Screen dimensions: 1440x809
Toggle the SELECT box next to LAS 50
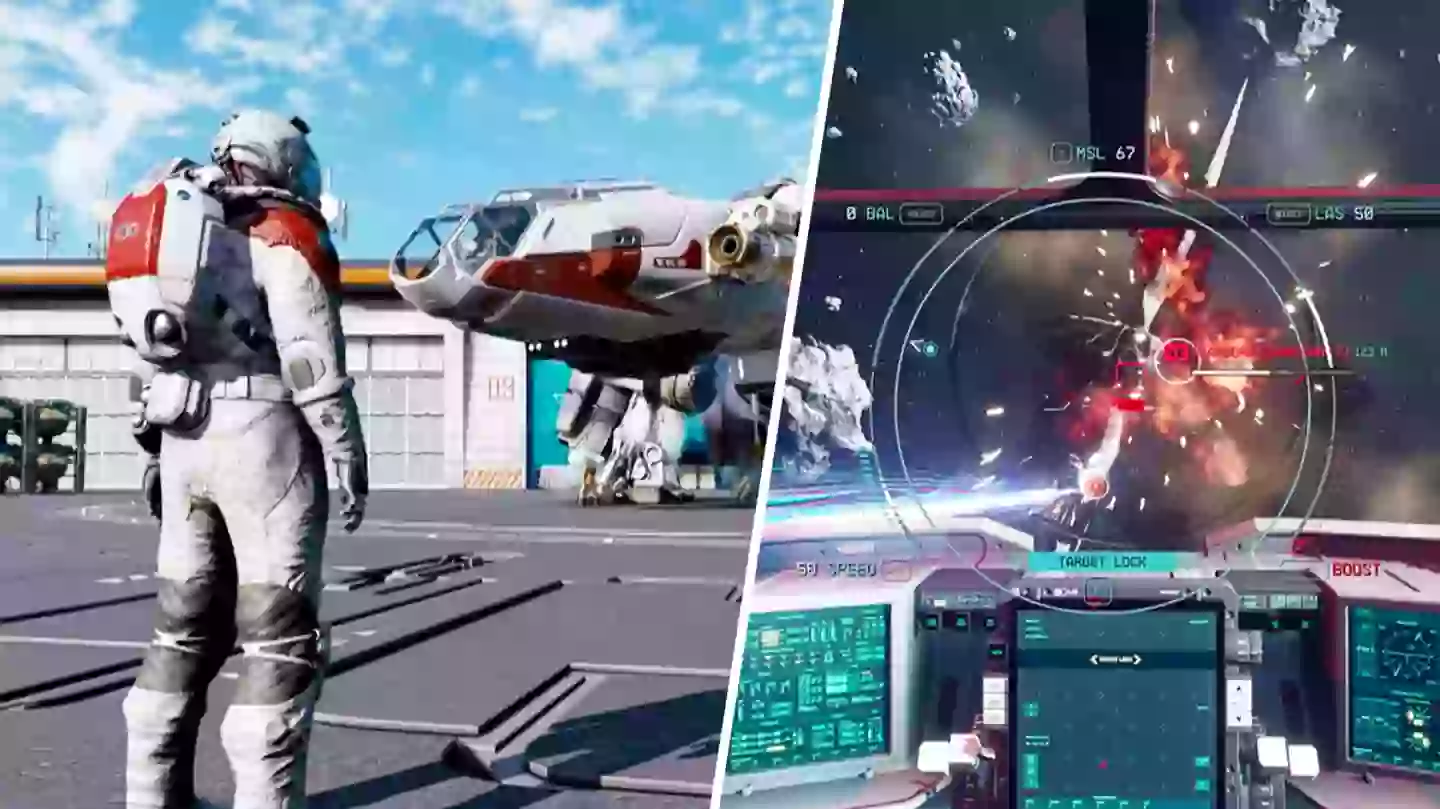pyautogui.click(x=1291, y=213)
